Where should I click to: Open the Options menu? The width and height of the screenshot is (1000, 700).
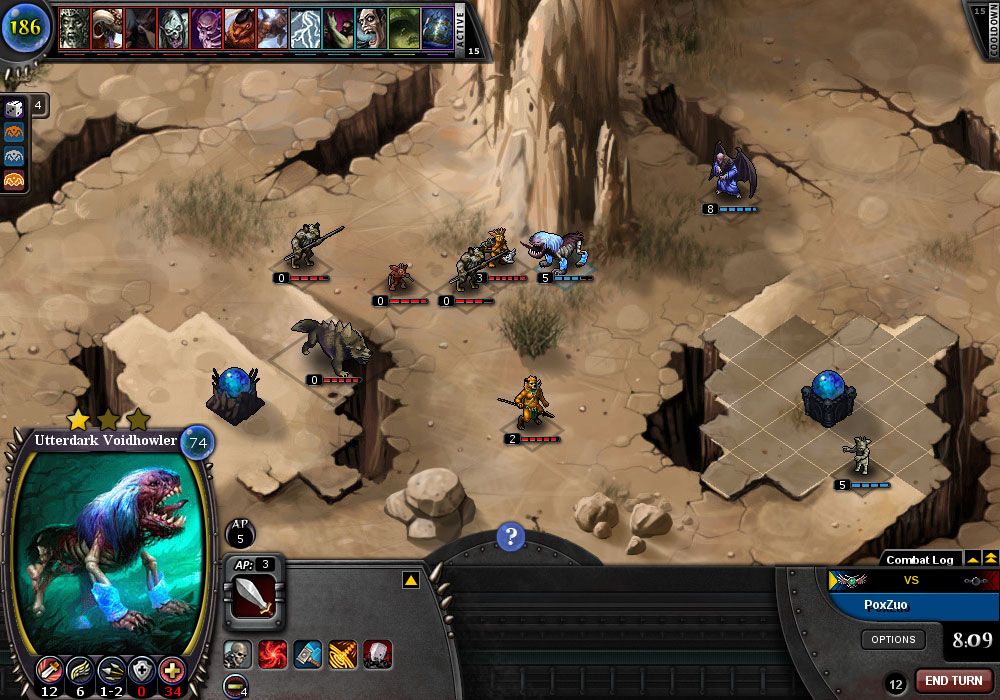click(893, 639)
